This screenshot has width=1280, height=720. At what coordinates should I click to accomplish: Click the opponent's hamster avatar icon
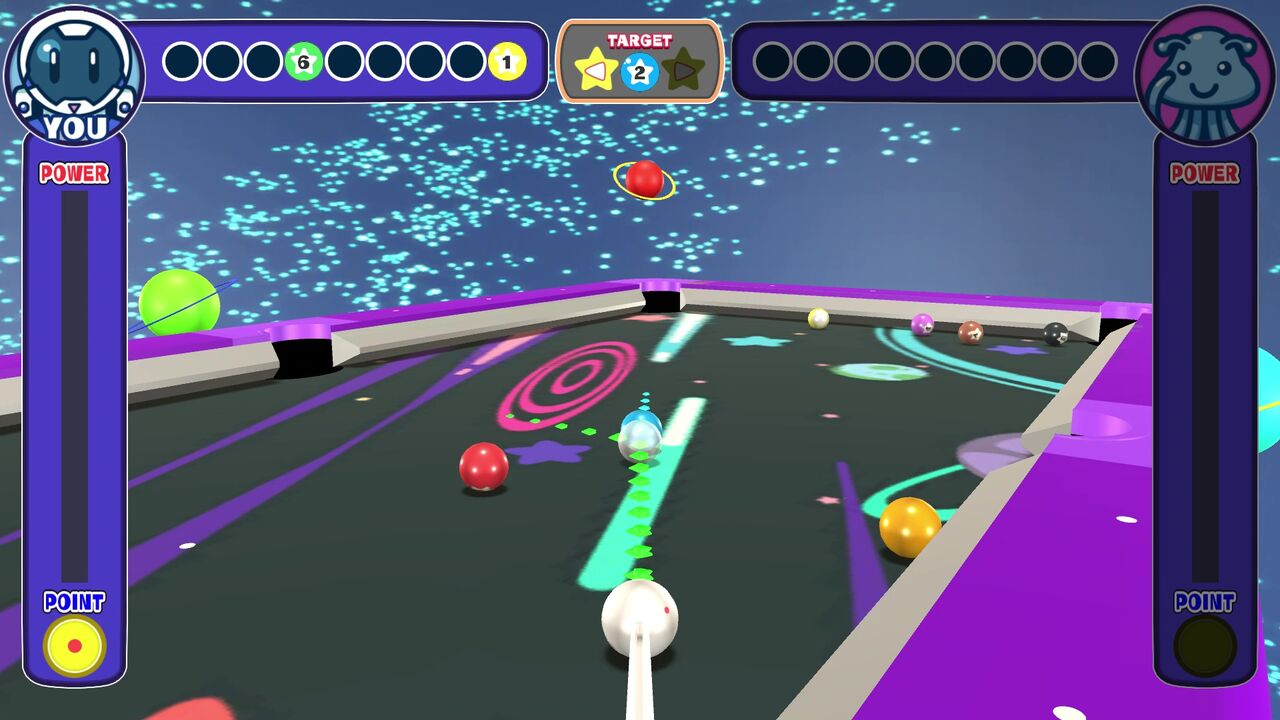(1205, 70)
